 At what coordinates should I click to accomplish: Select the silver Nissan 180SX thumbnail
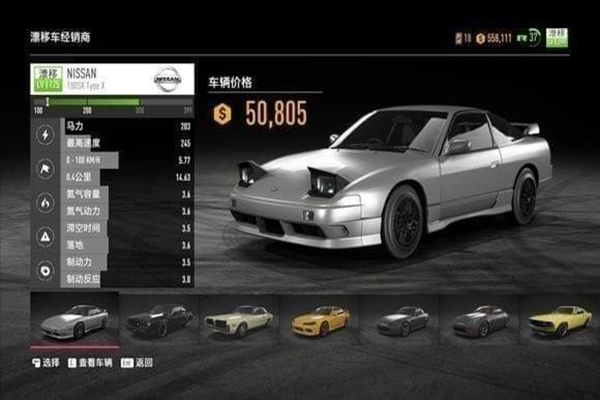pyautogui.click(x=75, y=319)
